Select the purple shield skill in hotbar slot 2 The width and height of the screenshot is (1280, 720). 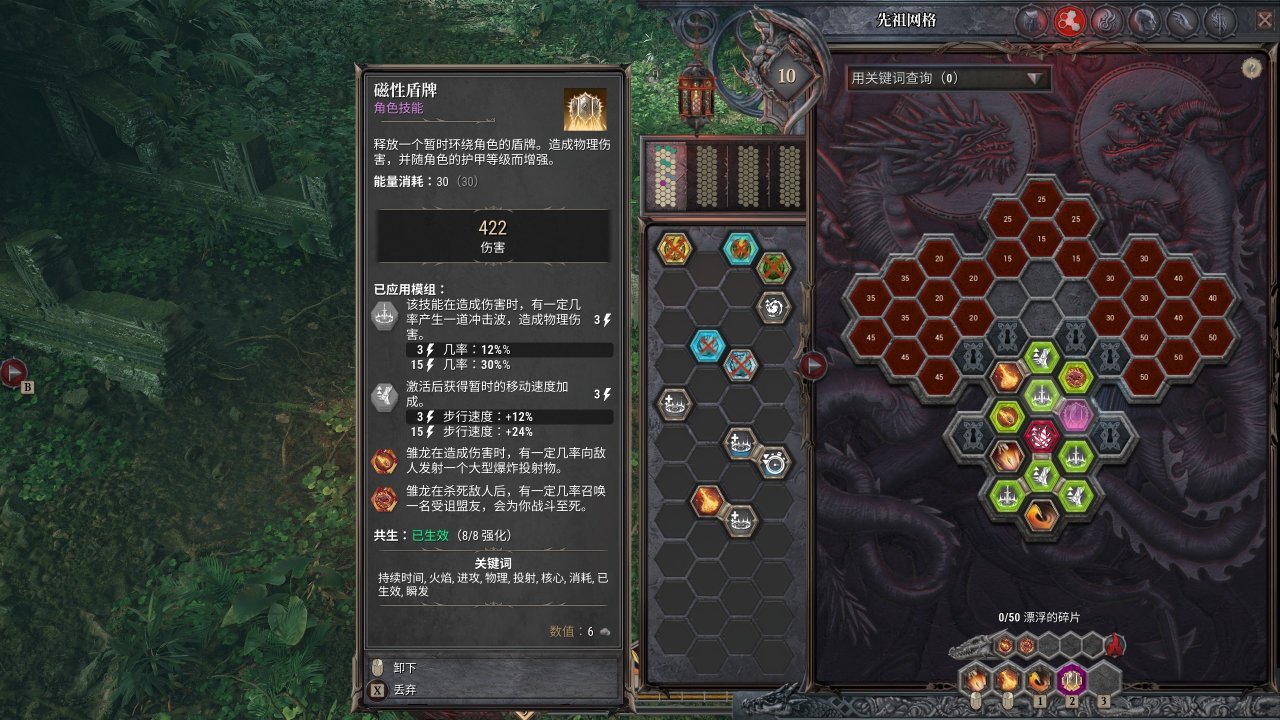pos(1072,679)
